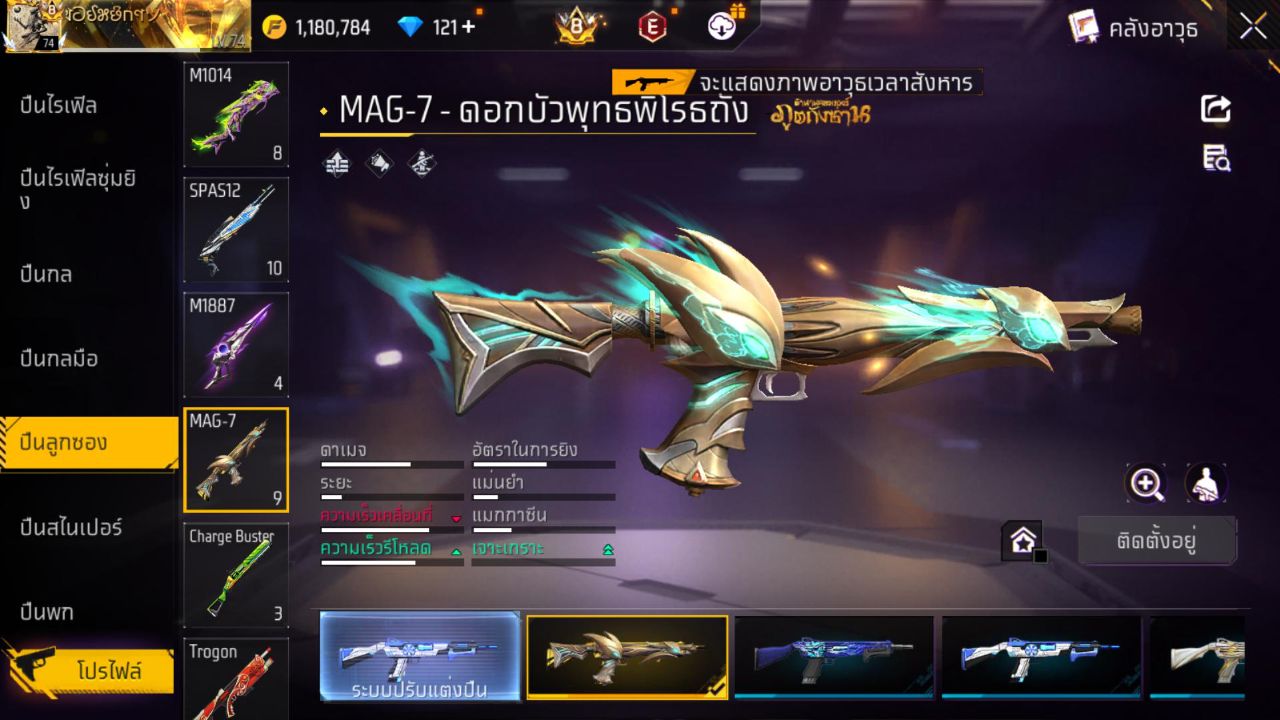Open the ระบบปรับแต่งปืน customization thumbnail
This screenshot has height=720, width=1280.
coord(420,657)
